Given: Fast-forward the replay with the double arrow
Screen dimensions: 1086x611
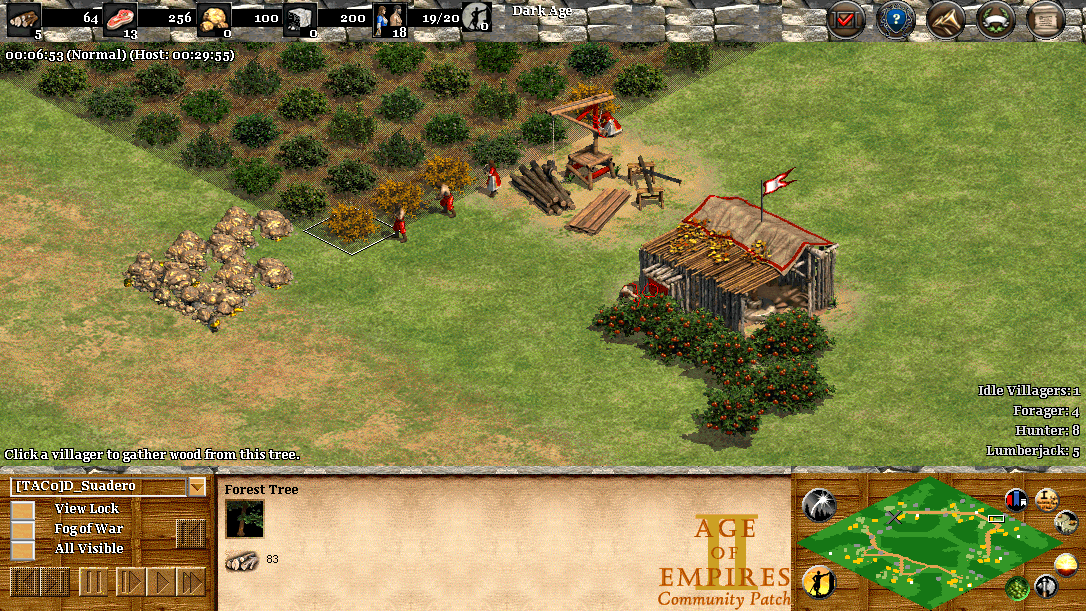Looking at the screenshot, I should click(x=191, y=581).
